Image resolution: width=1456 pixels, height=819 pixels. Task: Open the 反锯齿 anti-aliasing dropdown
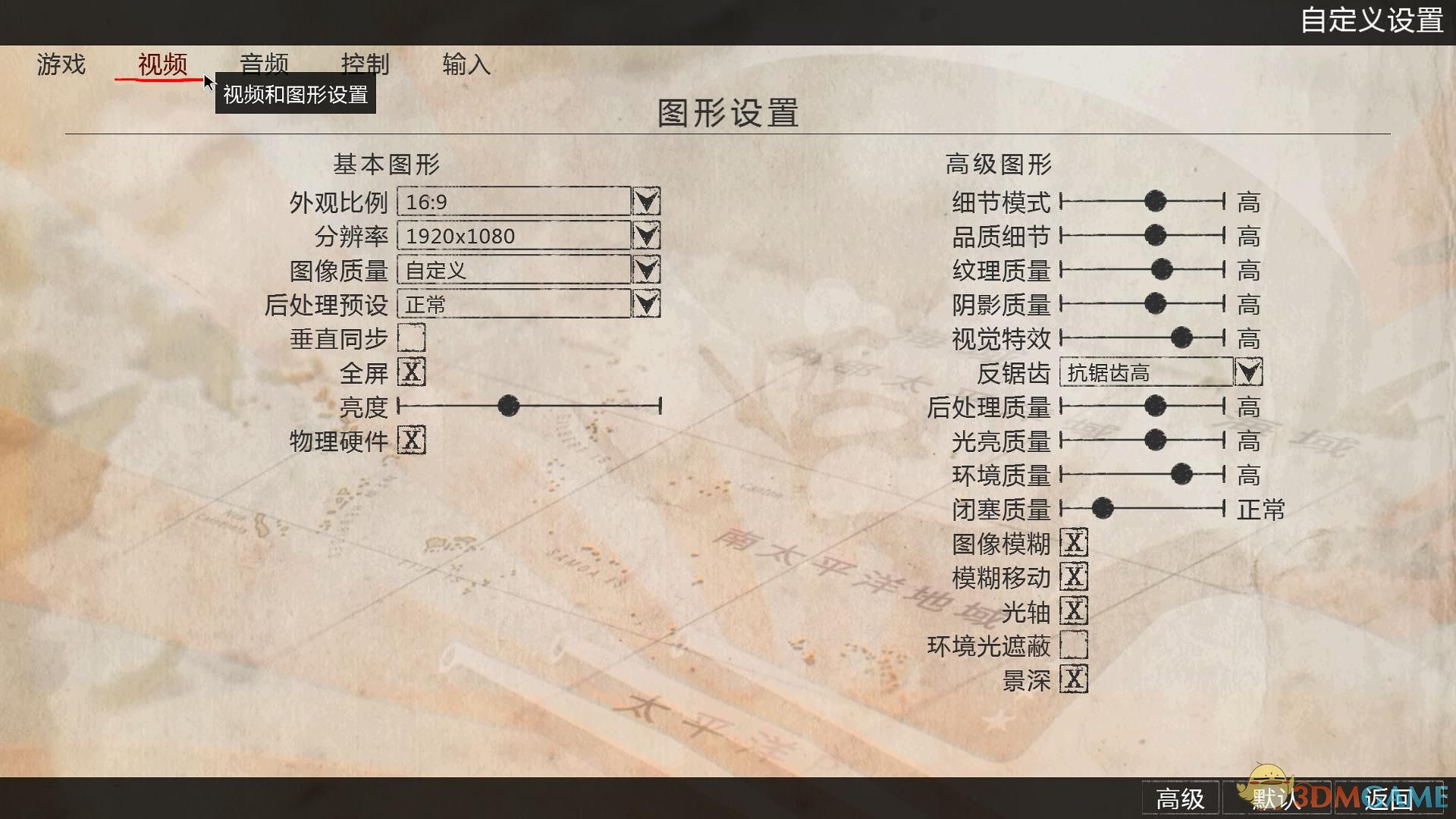(x=1248, y=372)
